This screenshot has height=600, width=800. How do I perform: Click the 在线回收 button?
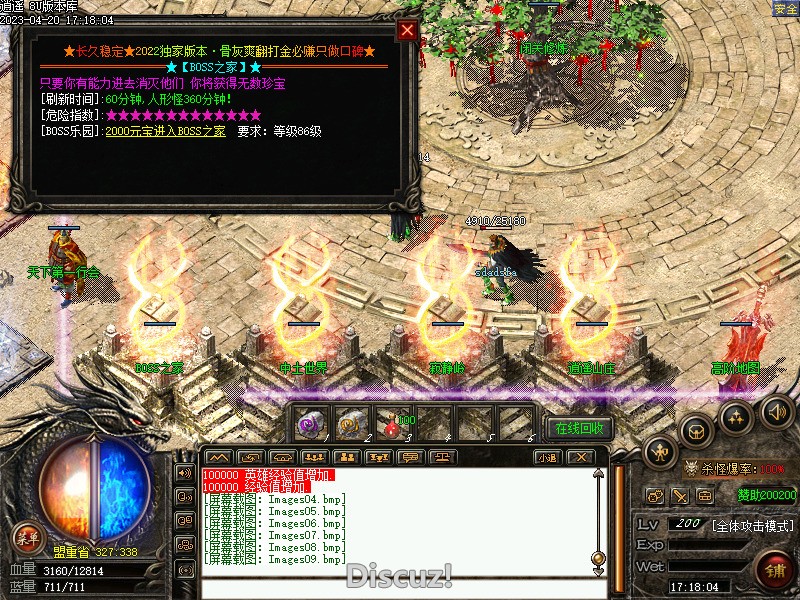(x=579, y=428)
